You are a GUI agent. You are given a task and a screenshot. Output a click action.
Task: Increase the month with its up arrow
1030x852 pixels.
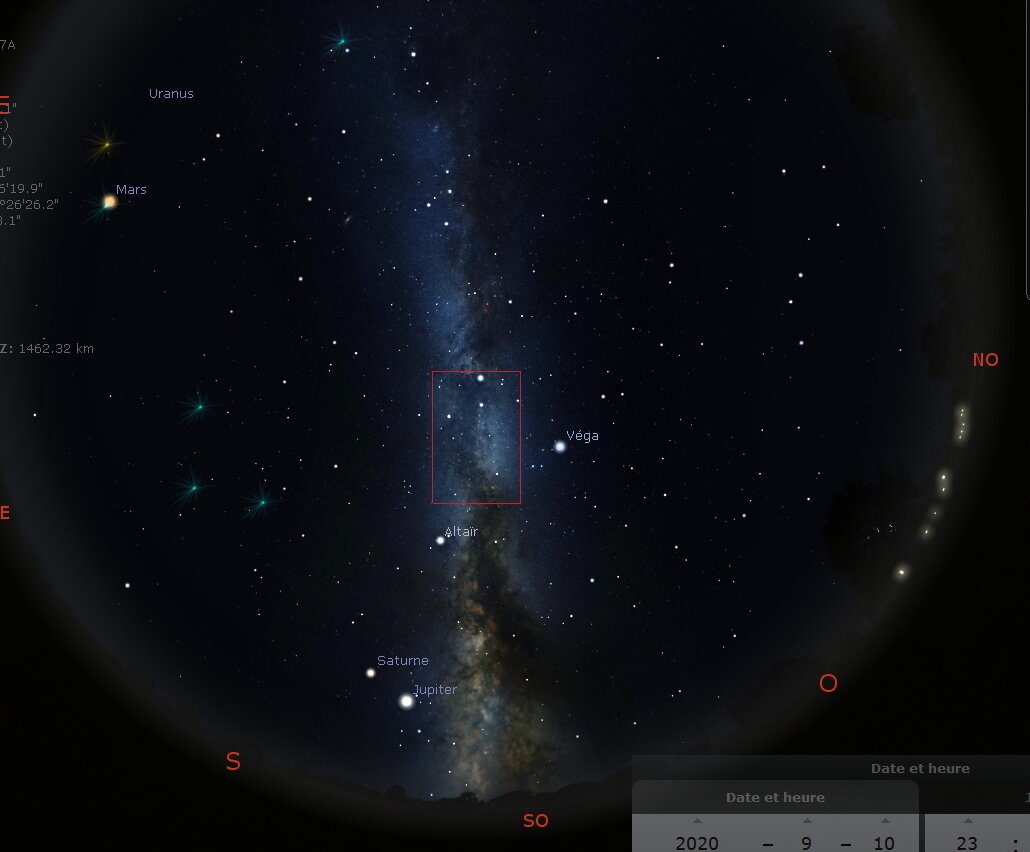pos(807,821)
